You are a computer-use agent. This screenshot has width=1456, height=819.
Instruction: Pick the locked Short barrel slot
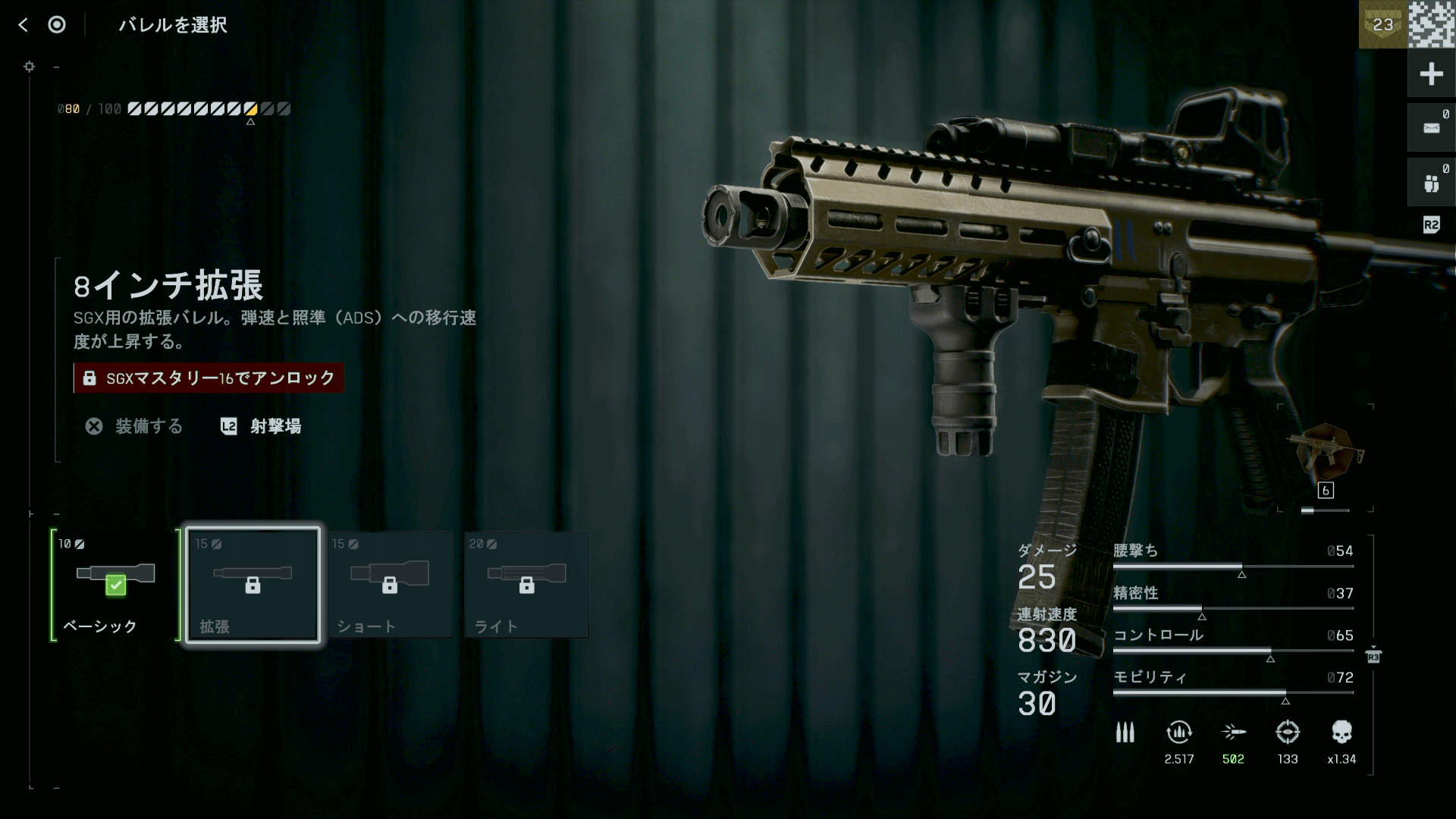390,585
